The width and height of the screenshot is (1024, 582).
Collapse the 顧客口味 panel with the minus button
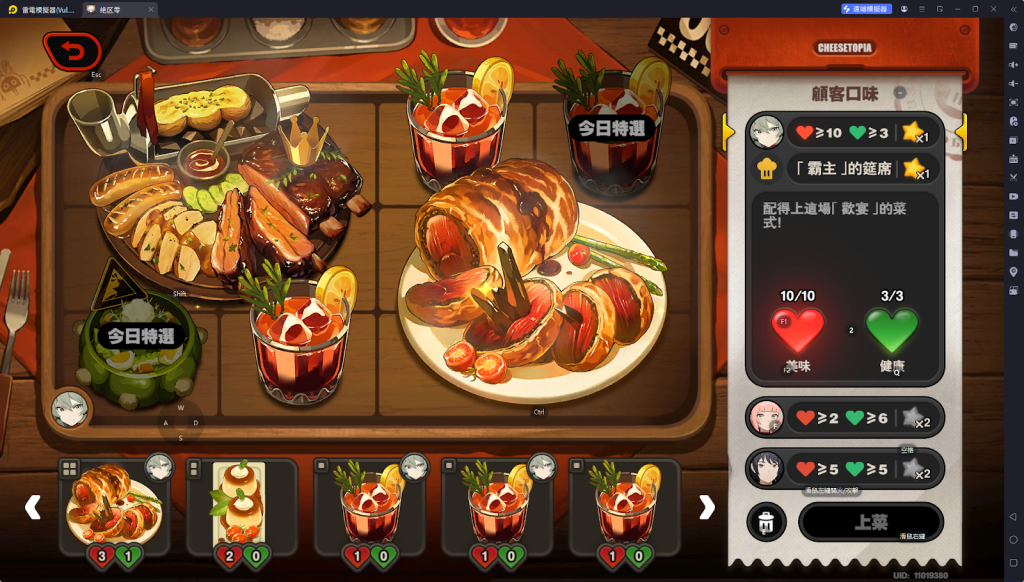pos(900,93)
